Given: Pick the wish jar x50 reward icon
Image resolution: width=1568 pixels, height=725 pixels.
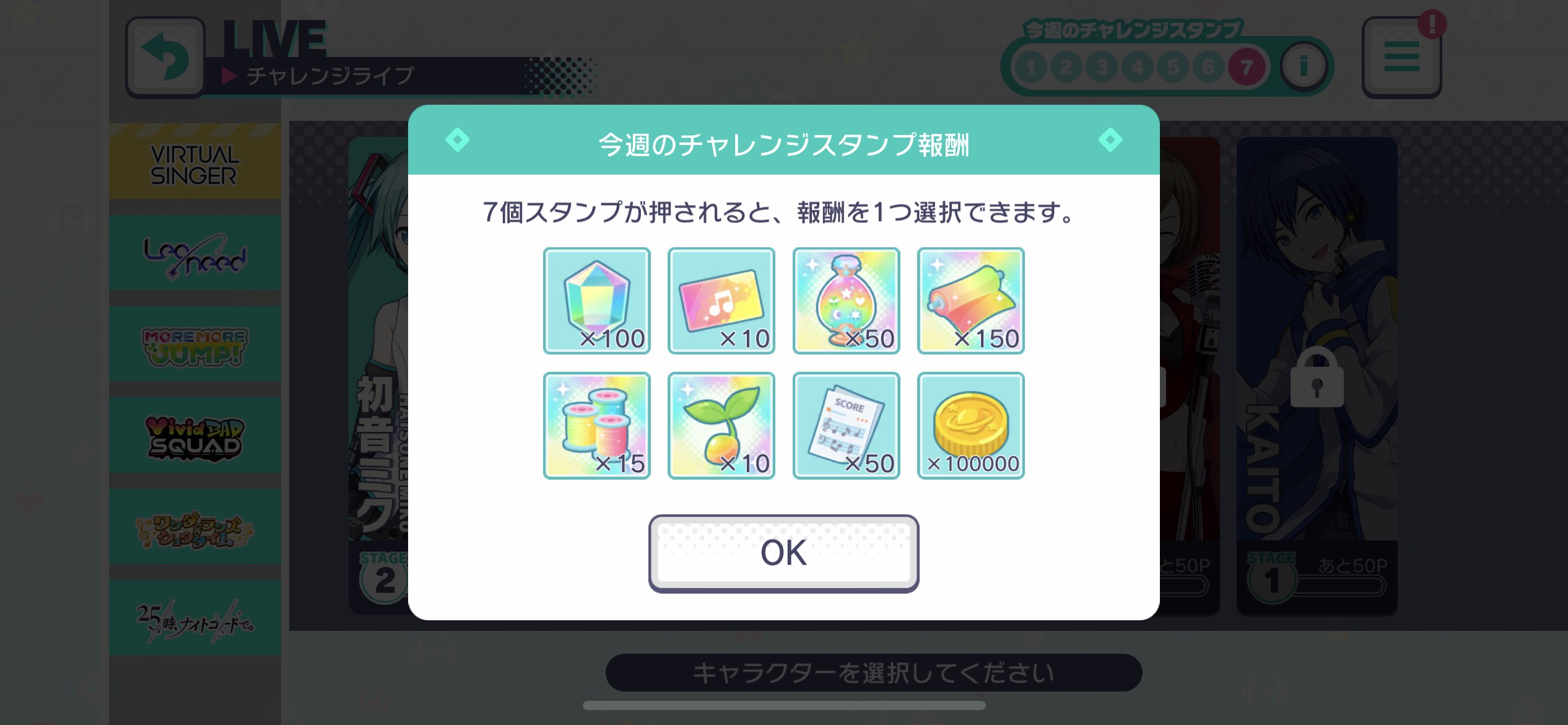Looking at the screenshot, I should coord(845,301).
